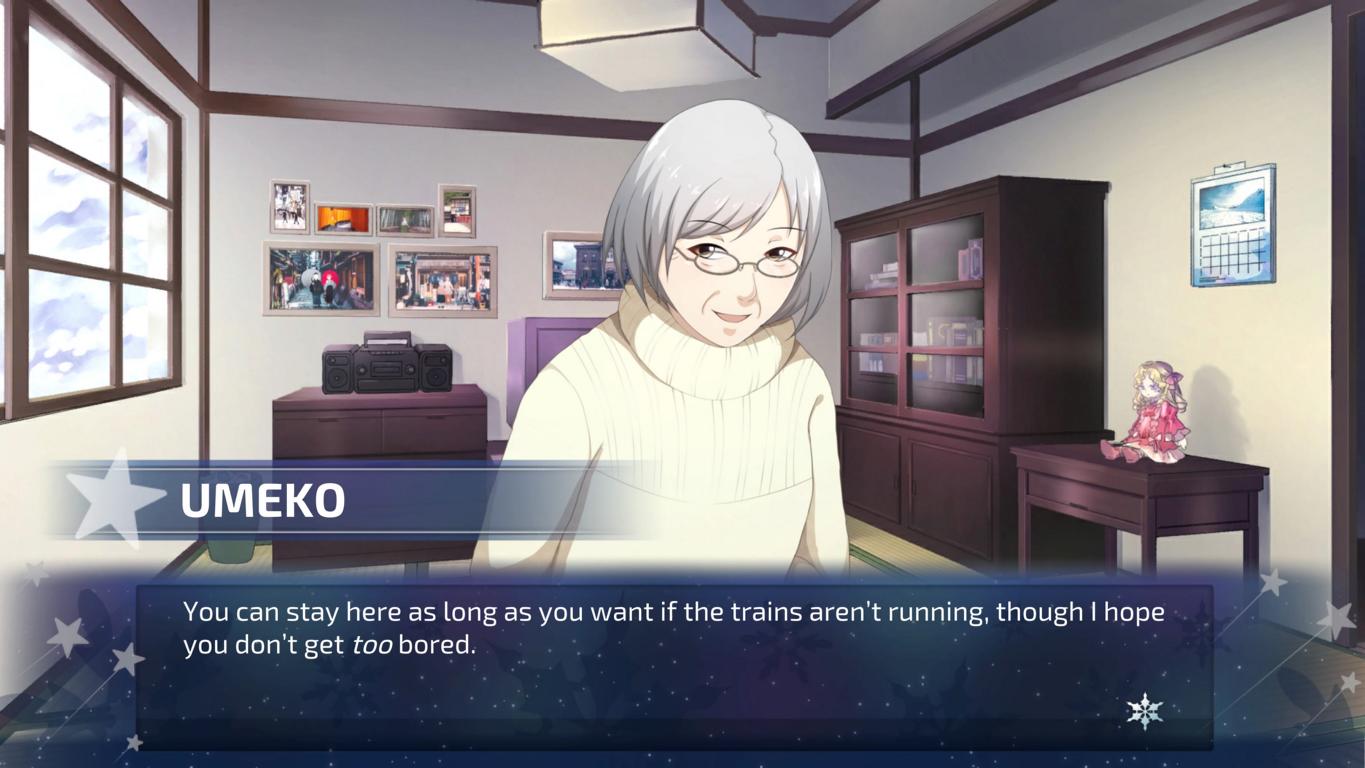This screenshot has height=768, width=1365.
Task: Click the snowflake continue indicator
Action: (x=1145, y=711)
